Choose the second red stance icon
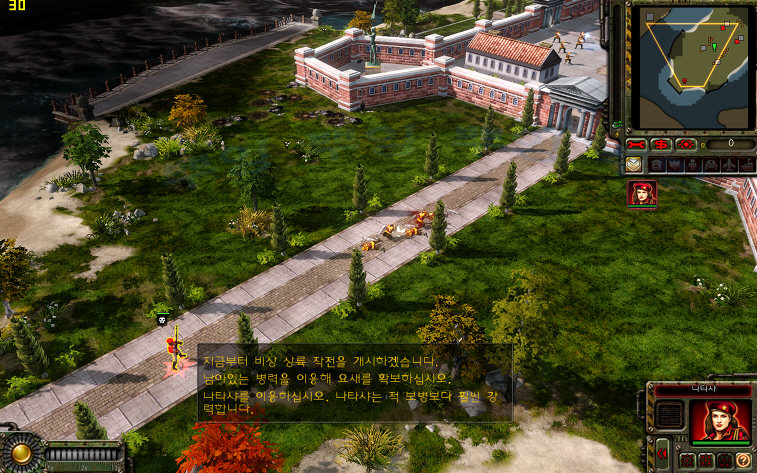This screenshot has height=473, width=757. click(x=705, y=460)
